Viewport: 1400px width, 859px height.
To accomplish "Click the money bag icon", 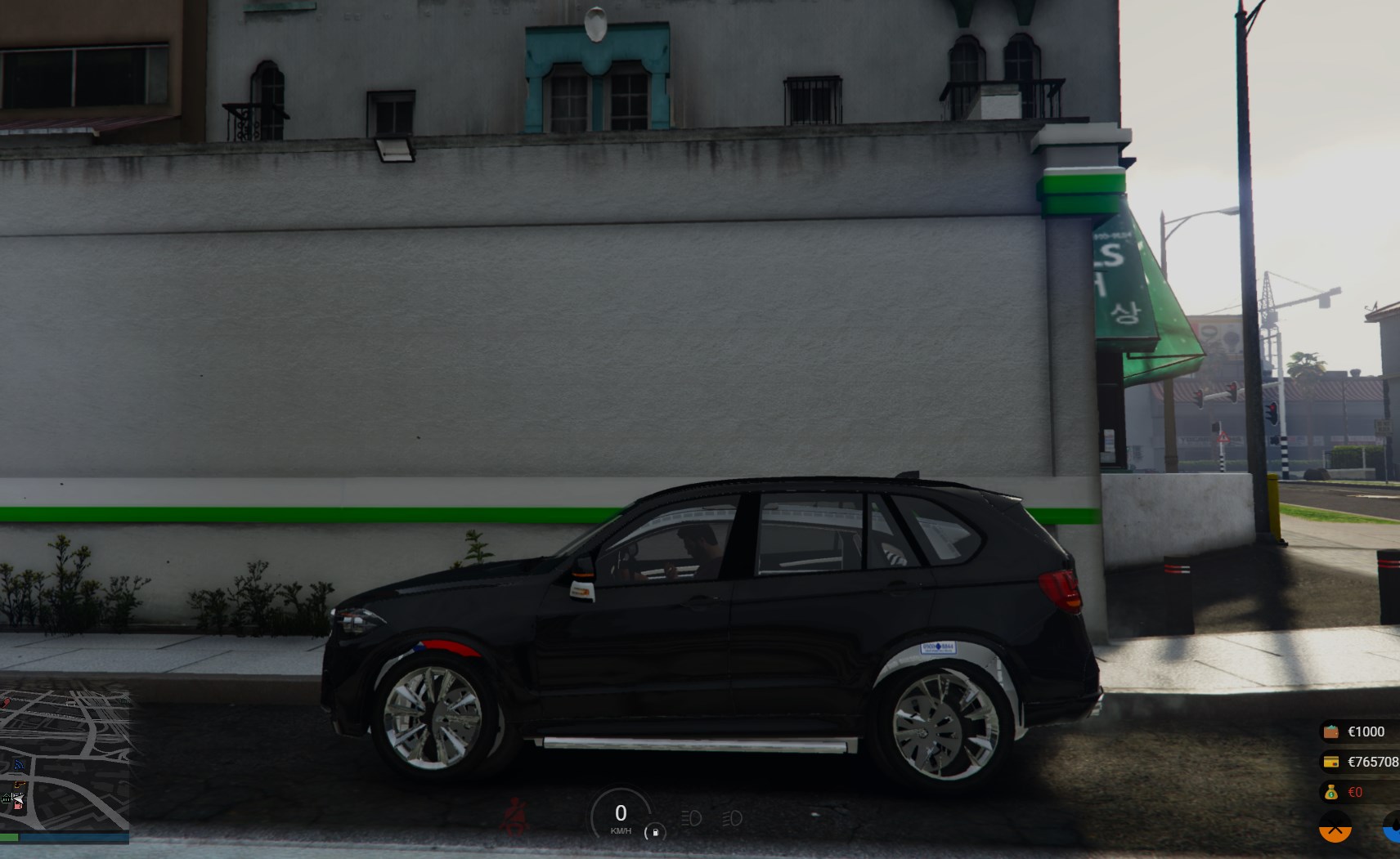I will [1331, 792].
